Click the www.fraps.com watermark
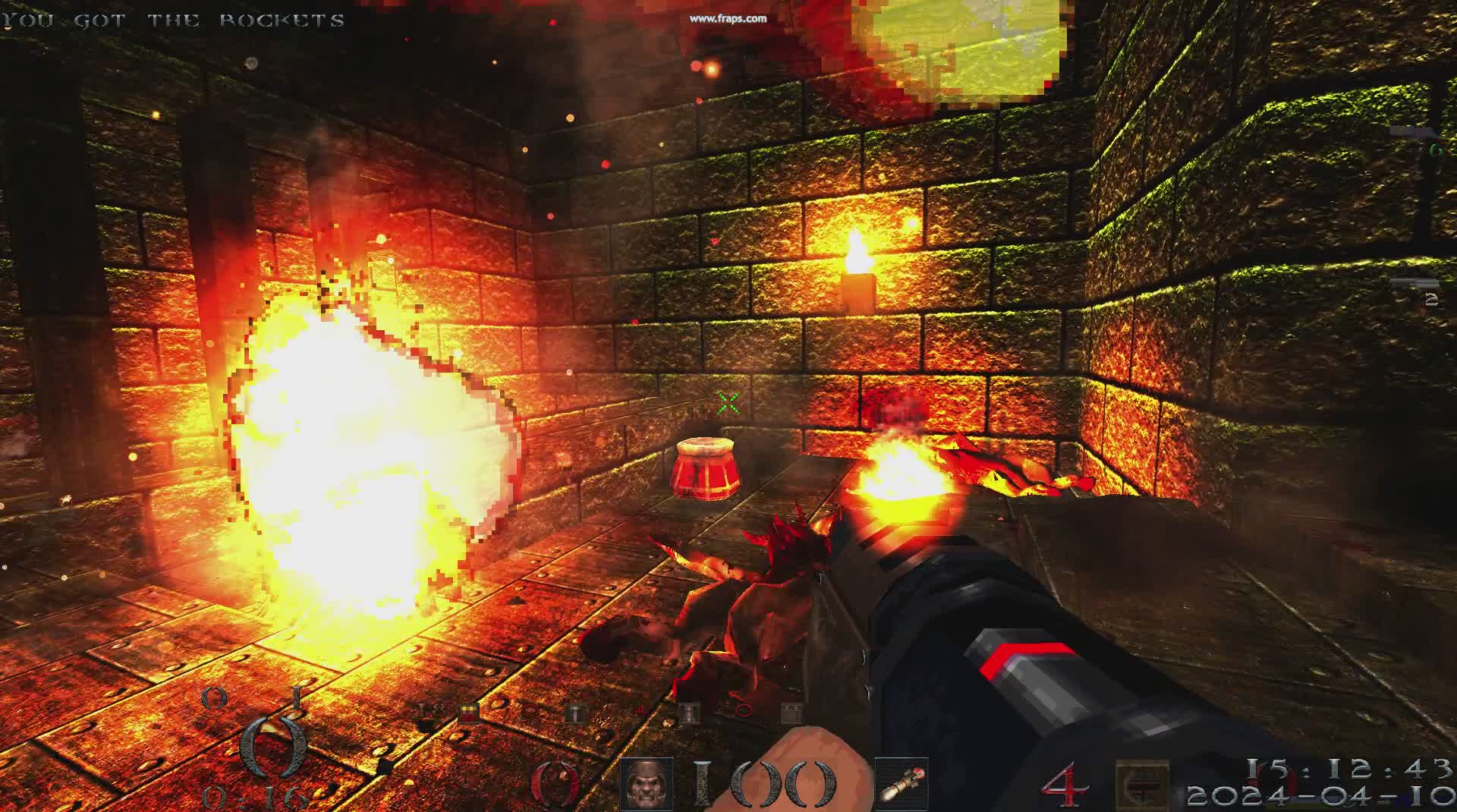The height and width of the screenshot is (812, 1457). [727, 17]
